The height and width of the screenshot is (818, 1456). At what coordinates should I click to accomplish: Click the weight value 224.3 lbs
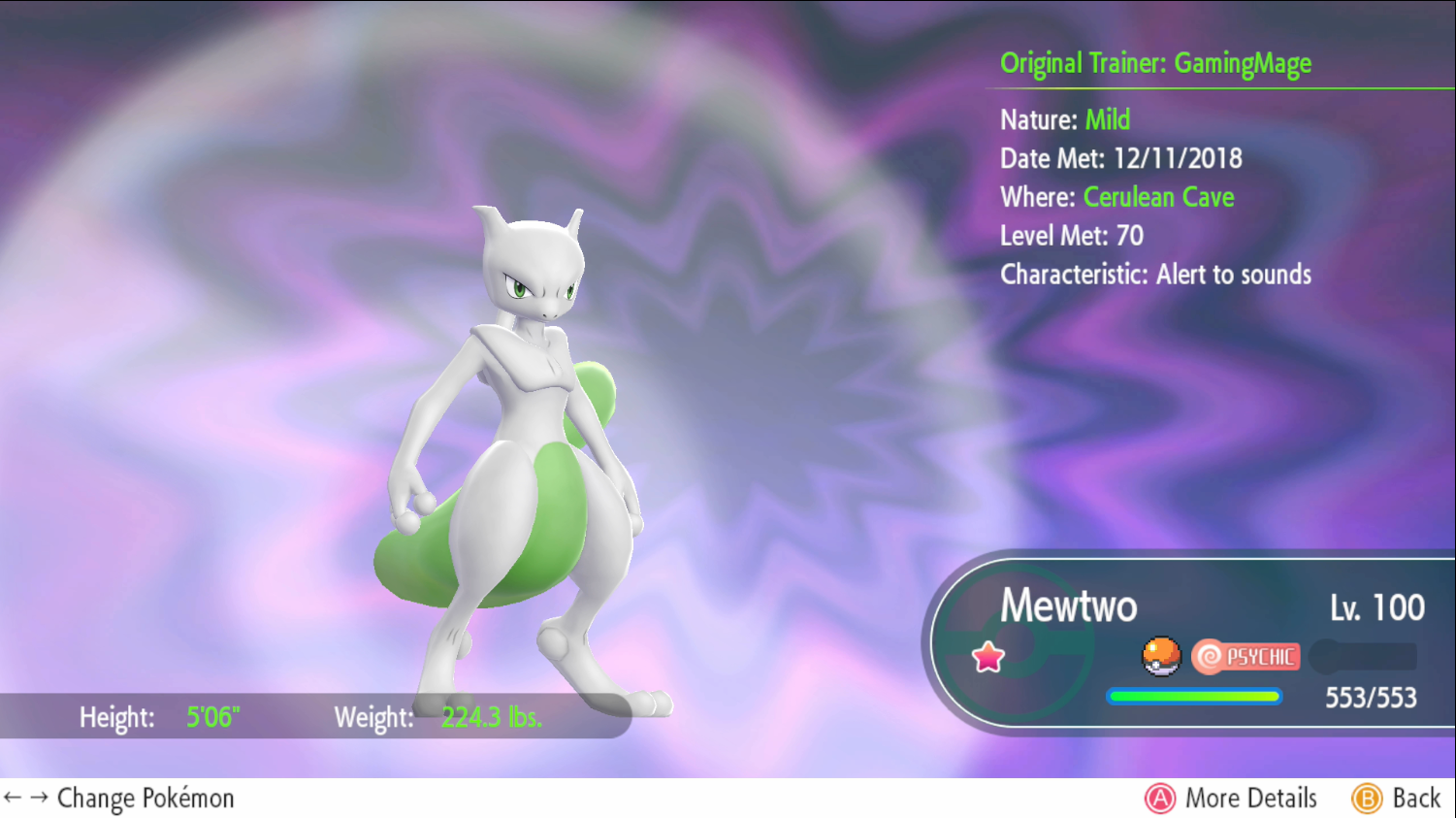click(x=491, y=718)
